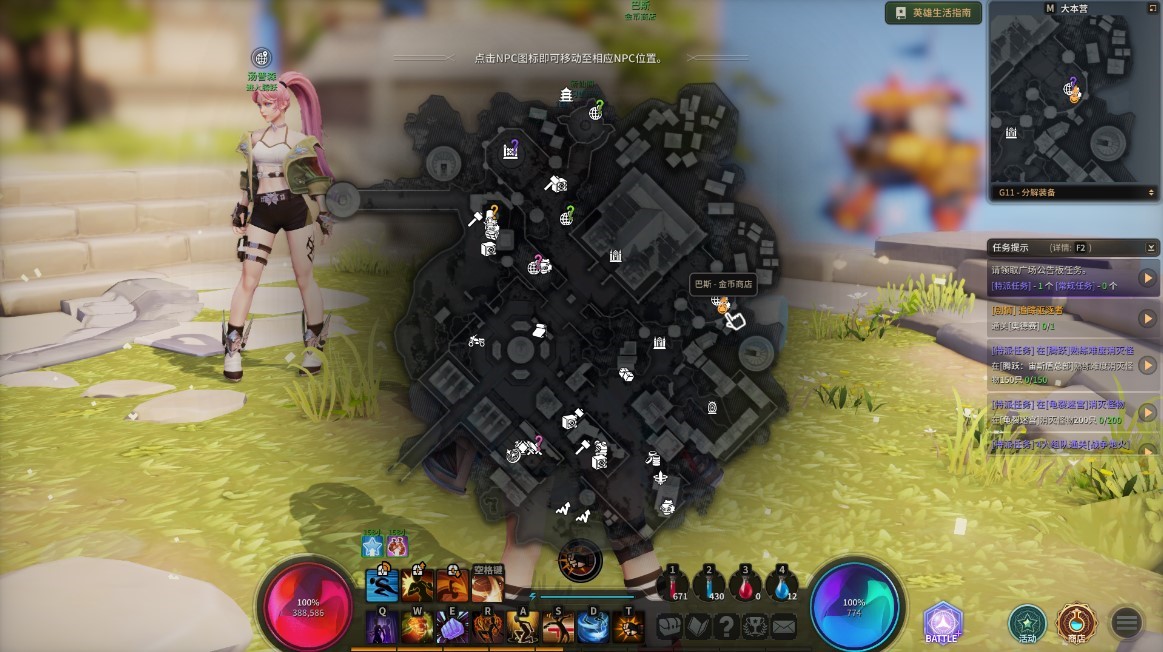1163x652 pixels.
Task: Open the G11 分解装备 dropdown under minimap
Action: [x=1074, y=192]
